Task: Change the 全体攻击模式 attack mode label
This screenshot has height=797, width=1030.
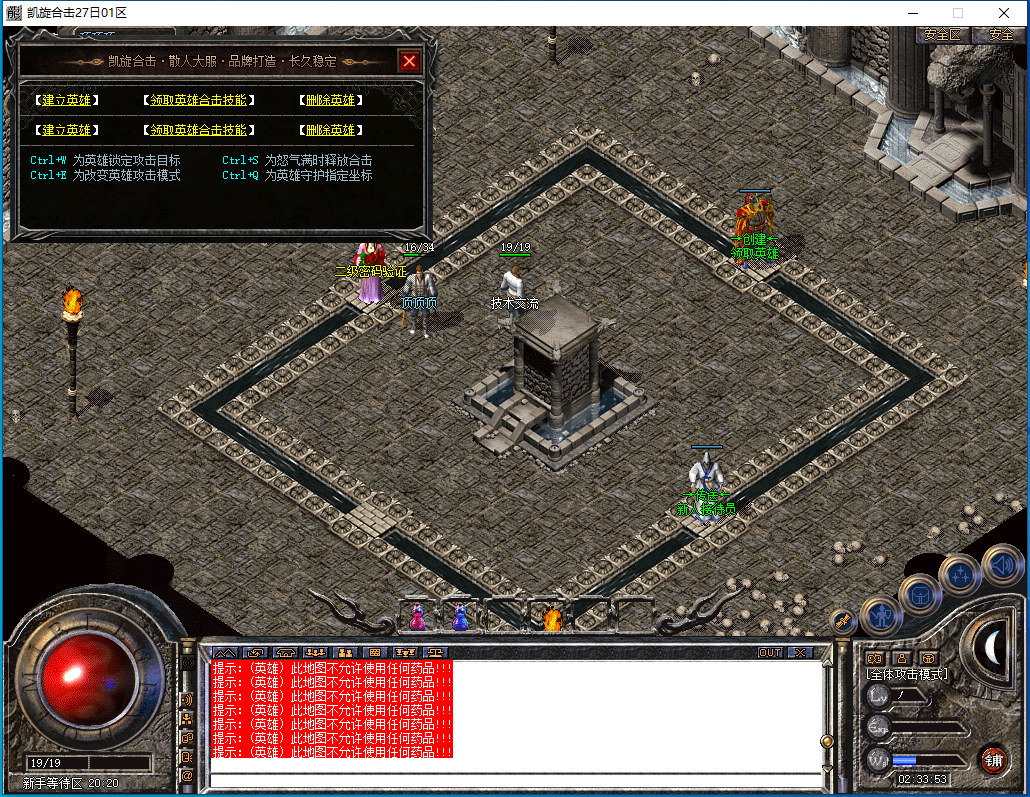Action: tap(907, 675)
